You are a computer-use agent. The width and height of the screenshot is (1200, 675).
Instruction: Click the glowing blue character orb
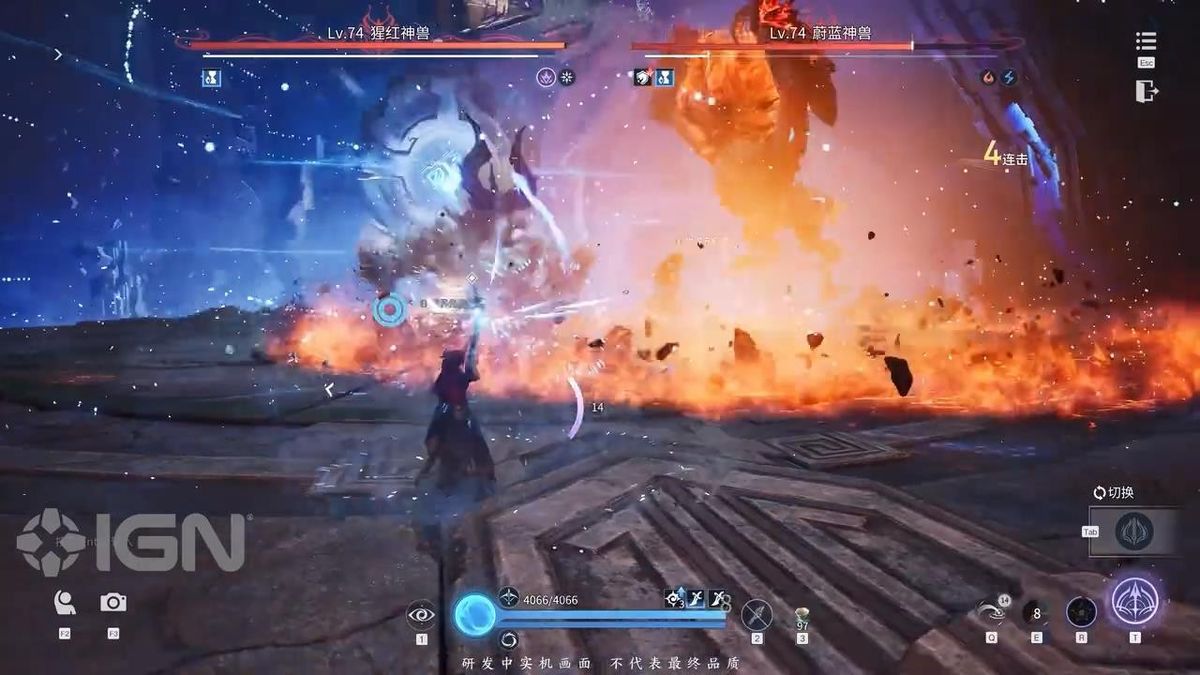(474, 614)
